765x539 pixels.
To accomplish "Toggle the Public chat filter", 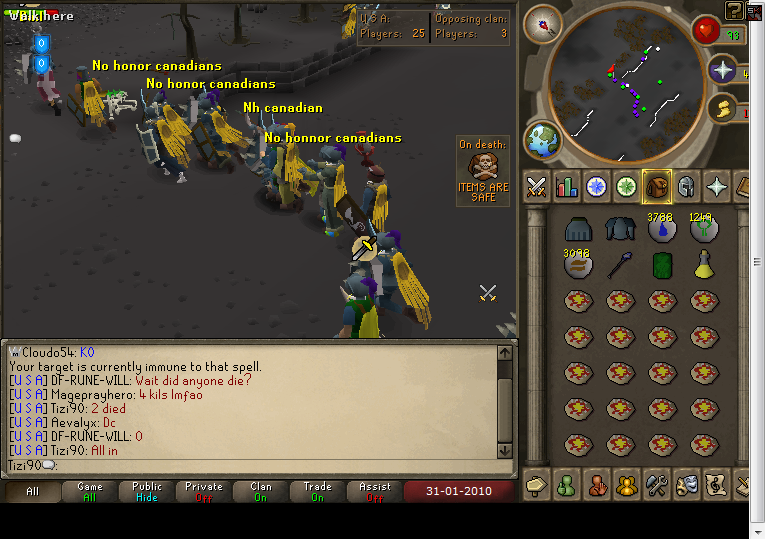I will click(147, 491).
